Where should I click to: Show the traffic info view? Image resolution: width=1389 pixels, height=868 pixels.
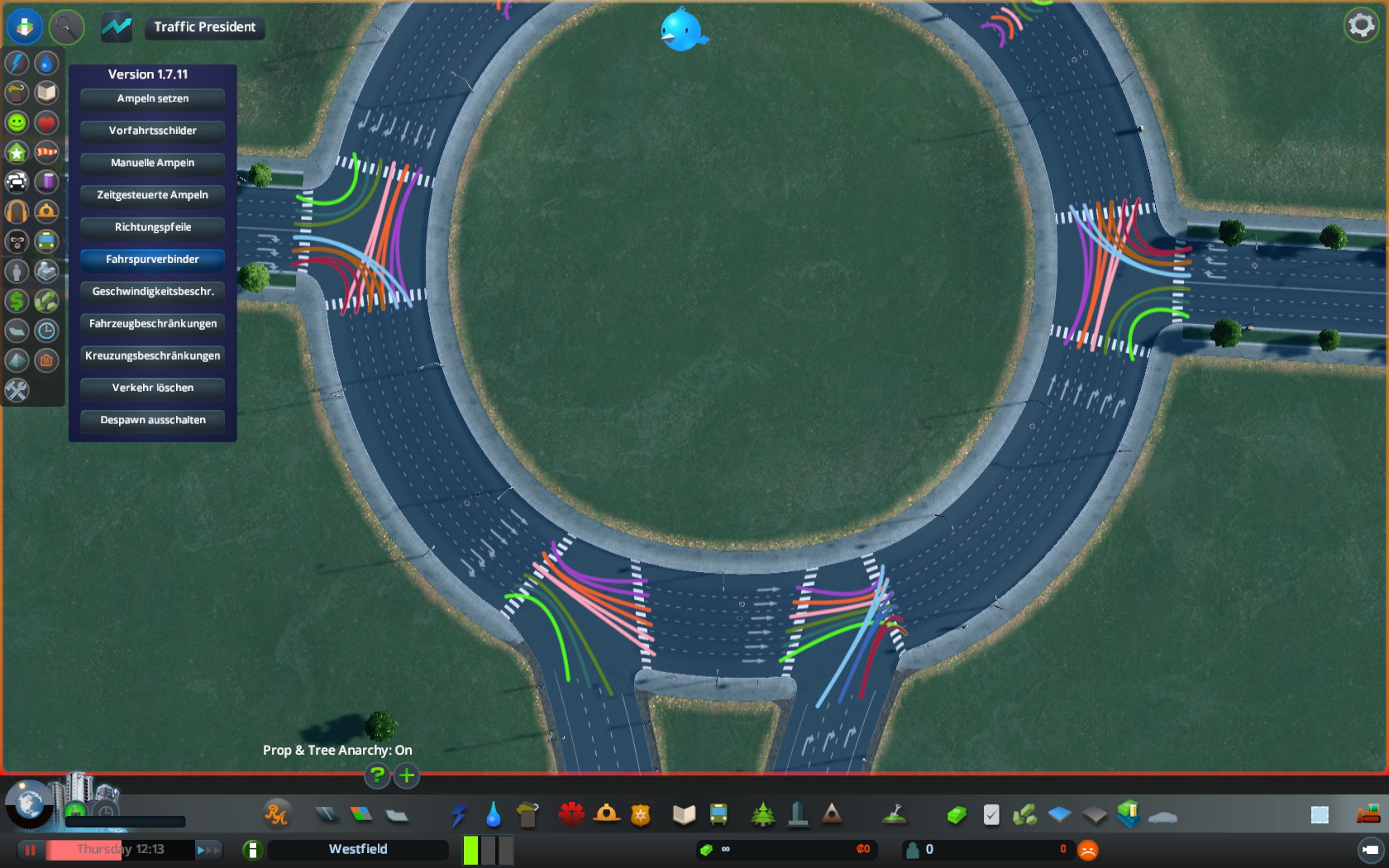[17, 182]
